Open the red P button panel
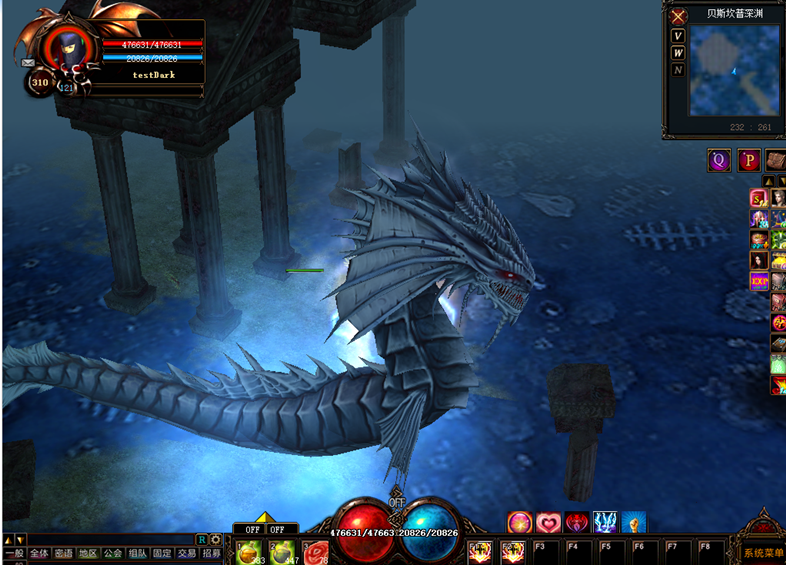The image size is (786, 565). coord(749,160)
